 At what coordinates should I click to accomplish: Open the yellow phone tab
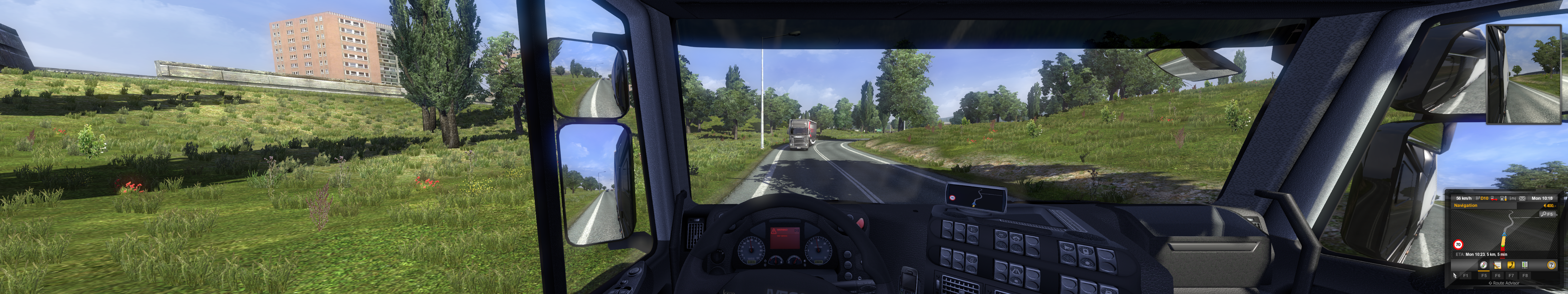coord(1511,265)
